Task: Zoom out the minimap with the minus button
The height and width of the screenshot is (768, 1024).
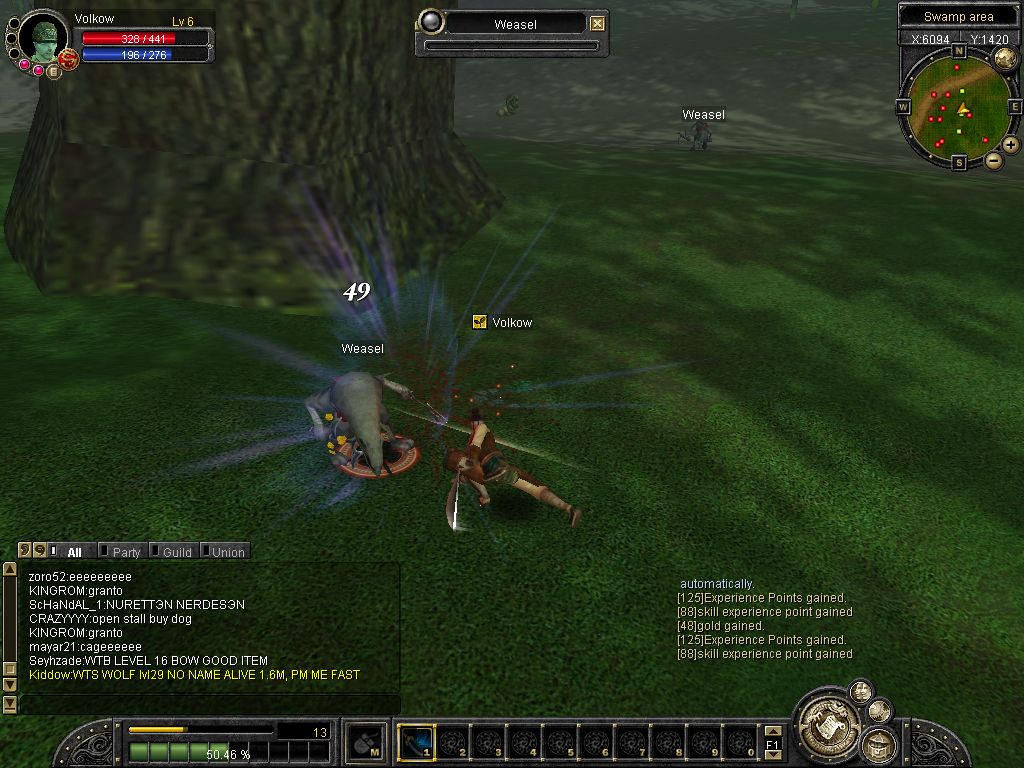Action: tap(993, 160)
